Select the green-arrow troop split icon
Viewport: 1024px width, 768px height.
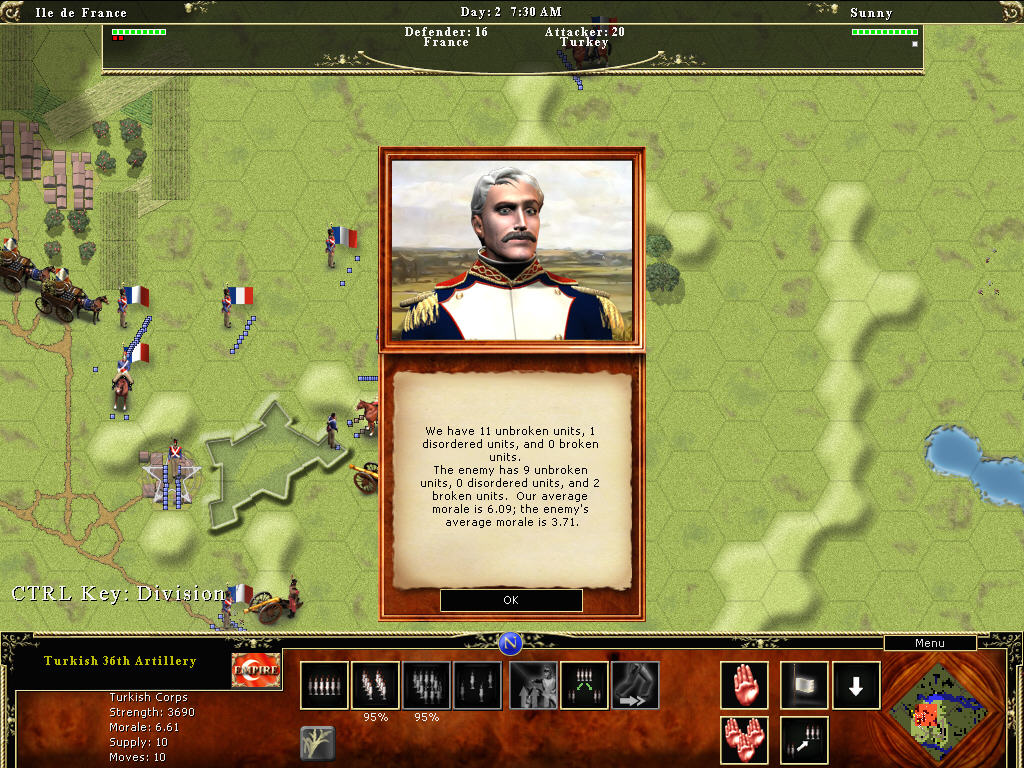point(585,685)
